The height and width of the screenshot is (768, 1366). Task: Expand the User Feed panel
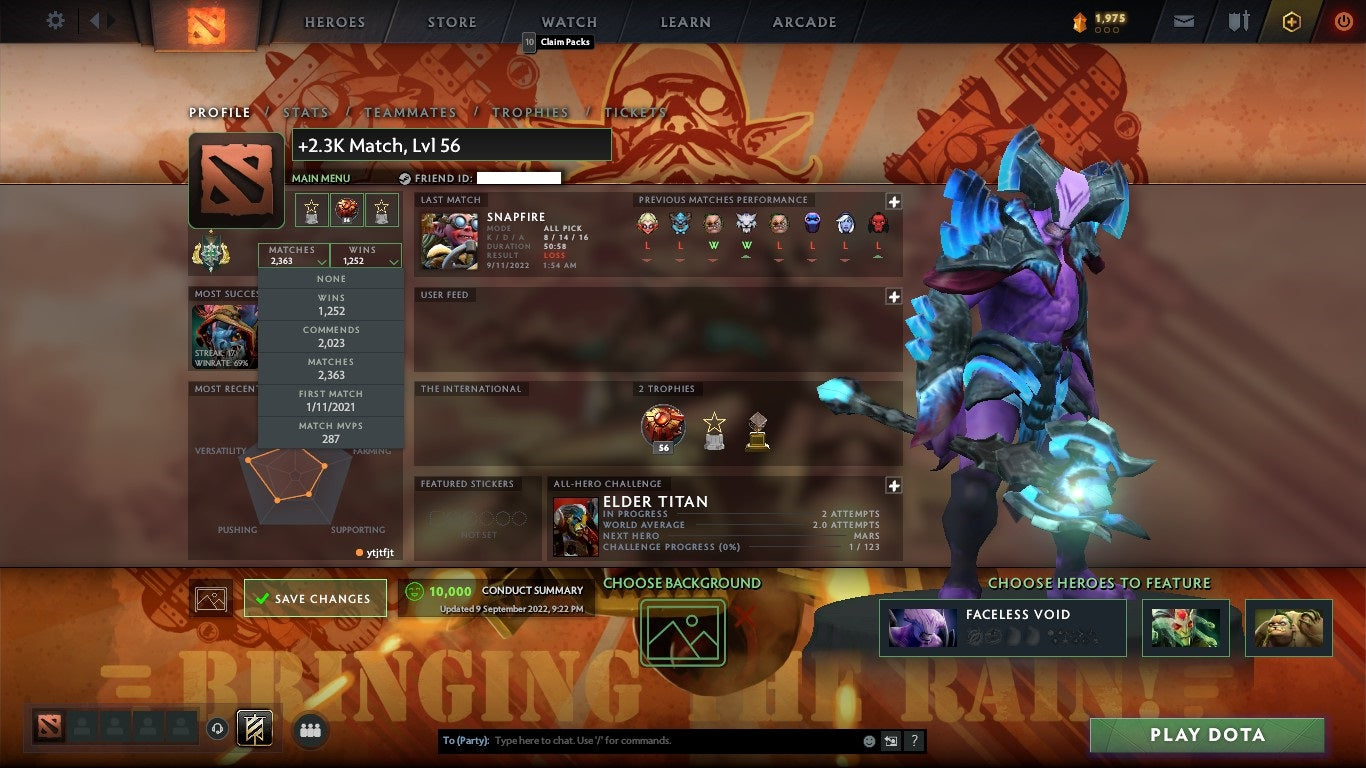893,295
